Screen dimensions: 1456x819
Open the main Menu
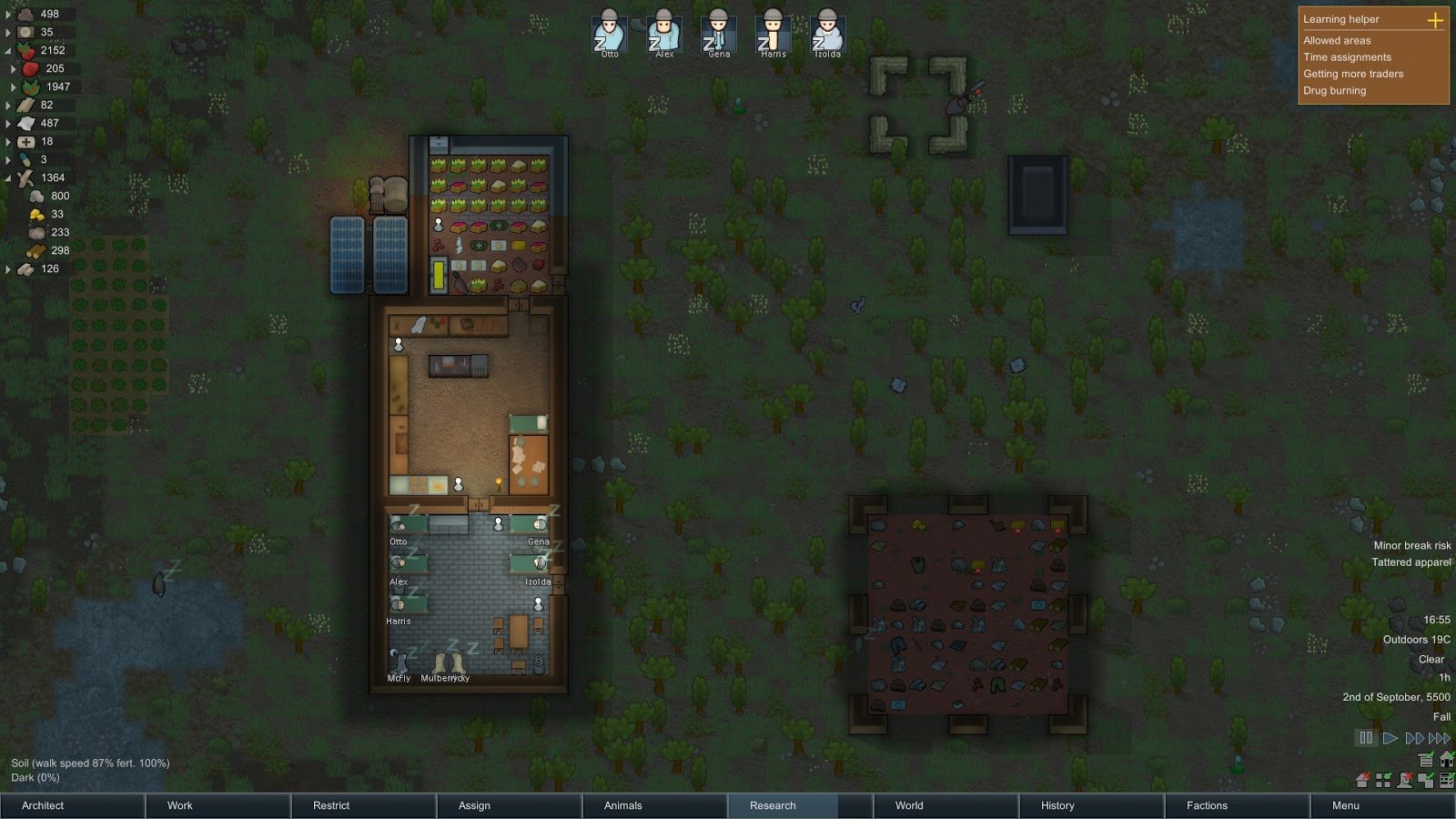tap(1382, 805)
